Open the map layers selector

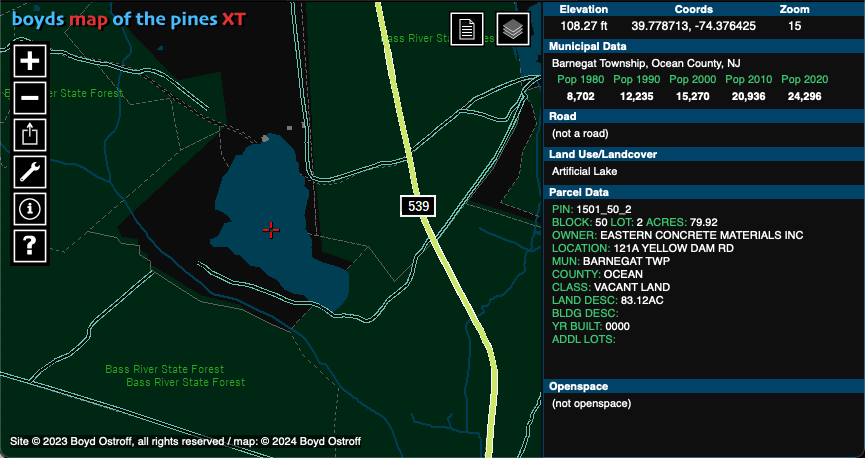pyautogui.click(x=513, y=30)
